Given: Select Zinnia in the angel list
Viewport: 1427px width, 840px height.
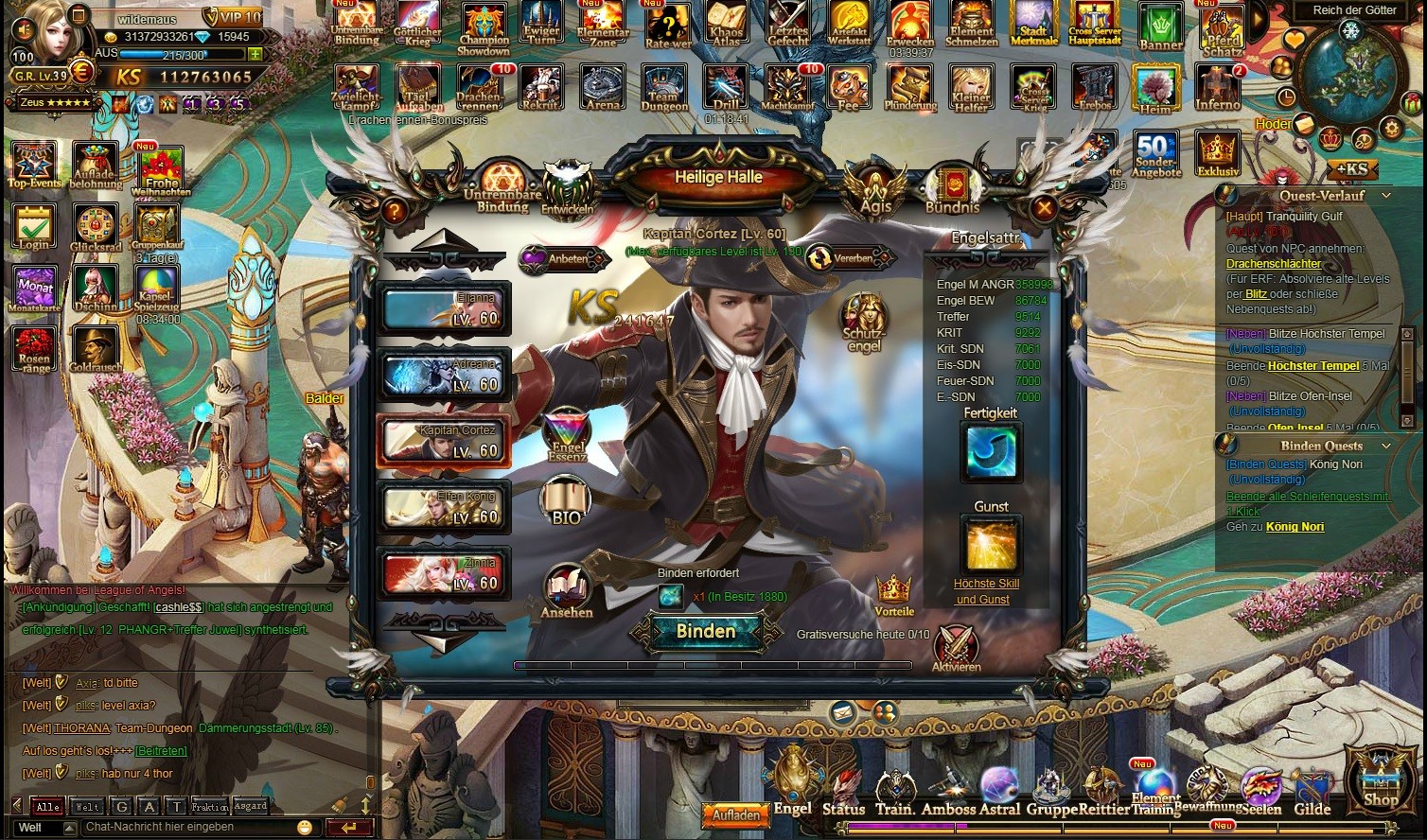Looking at the screenshot, I should point(443,573).
